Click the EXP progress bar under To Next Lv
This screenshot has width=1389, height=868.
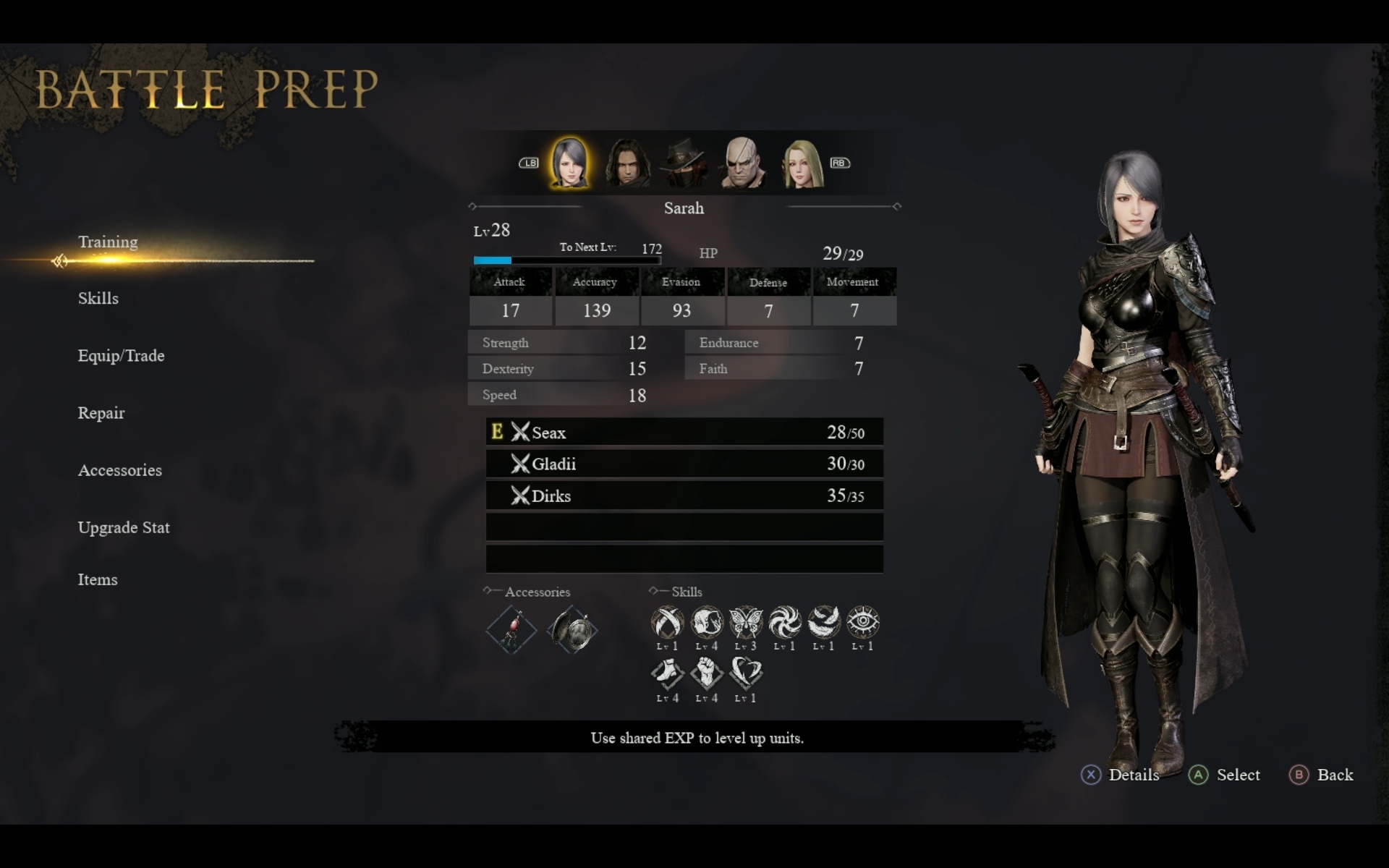point(568,260)
